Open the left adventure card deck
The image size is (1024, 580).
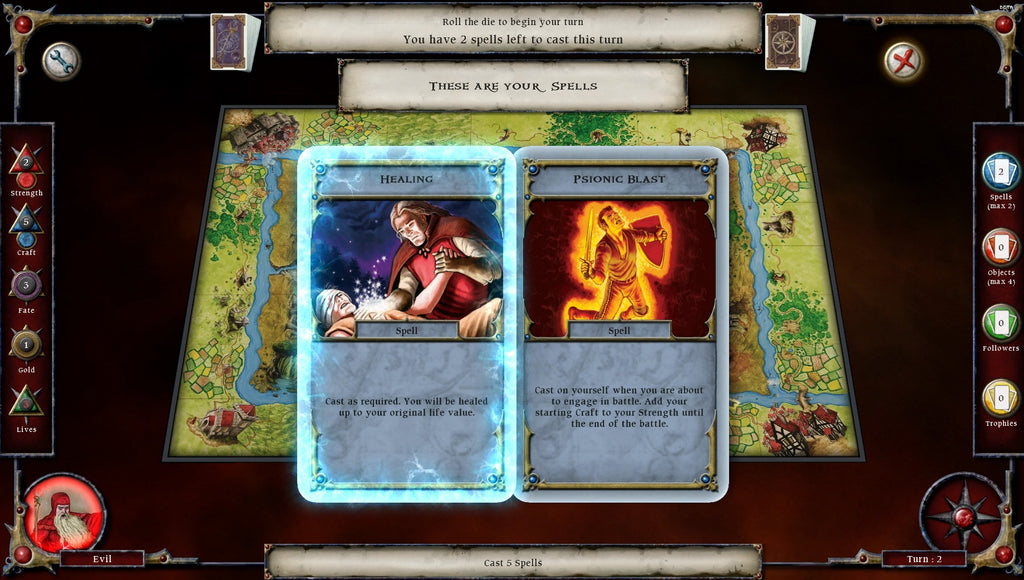click(233, 42)
